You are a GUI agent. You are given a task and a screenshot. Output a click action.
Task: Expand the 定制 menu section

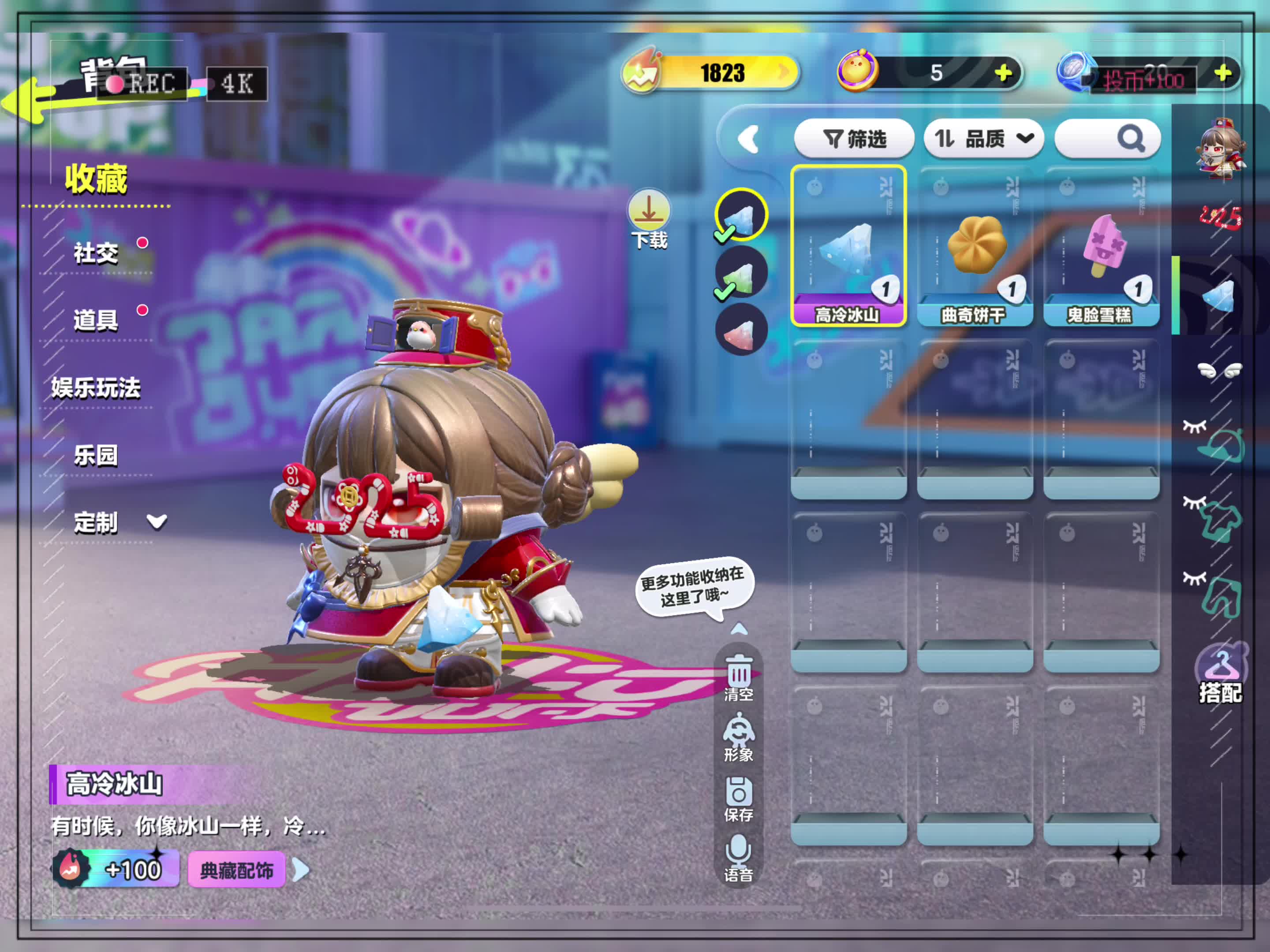tap(115, 522)
